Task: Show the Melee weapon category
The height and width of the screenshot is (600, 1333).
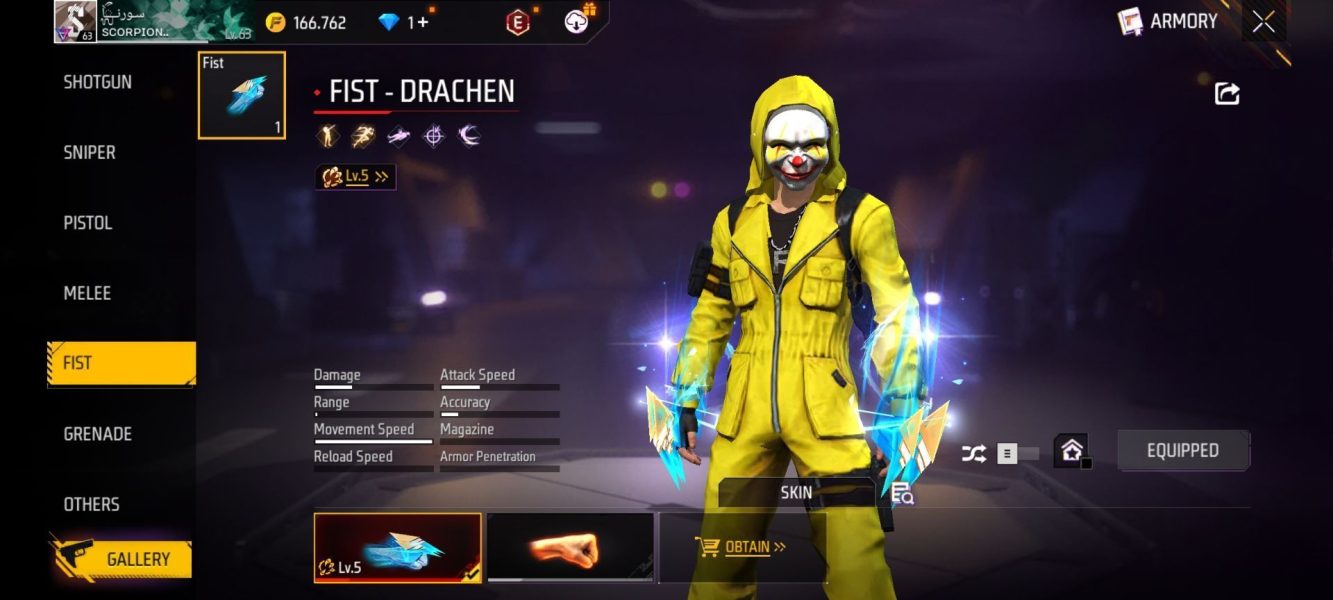Action: tap(87, 293)
